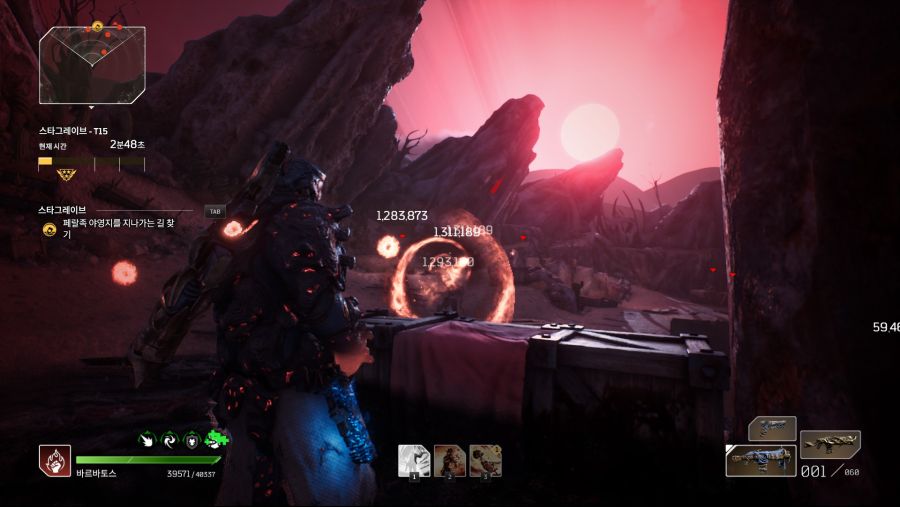Click the Pyromancer class emblem icon
Image resolution: width=900 pixels, height=507 pixels.
tap(55, 460)
